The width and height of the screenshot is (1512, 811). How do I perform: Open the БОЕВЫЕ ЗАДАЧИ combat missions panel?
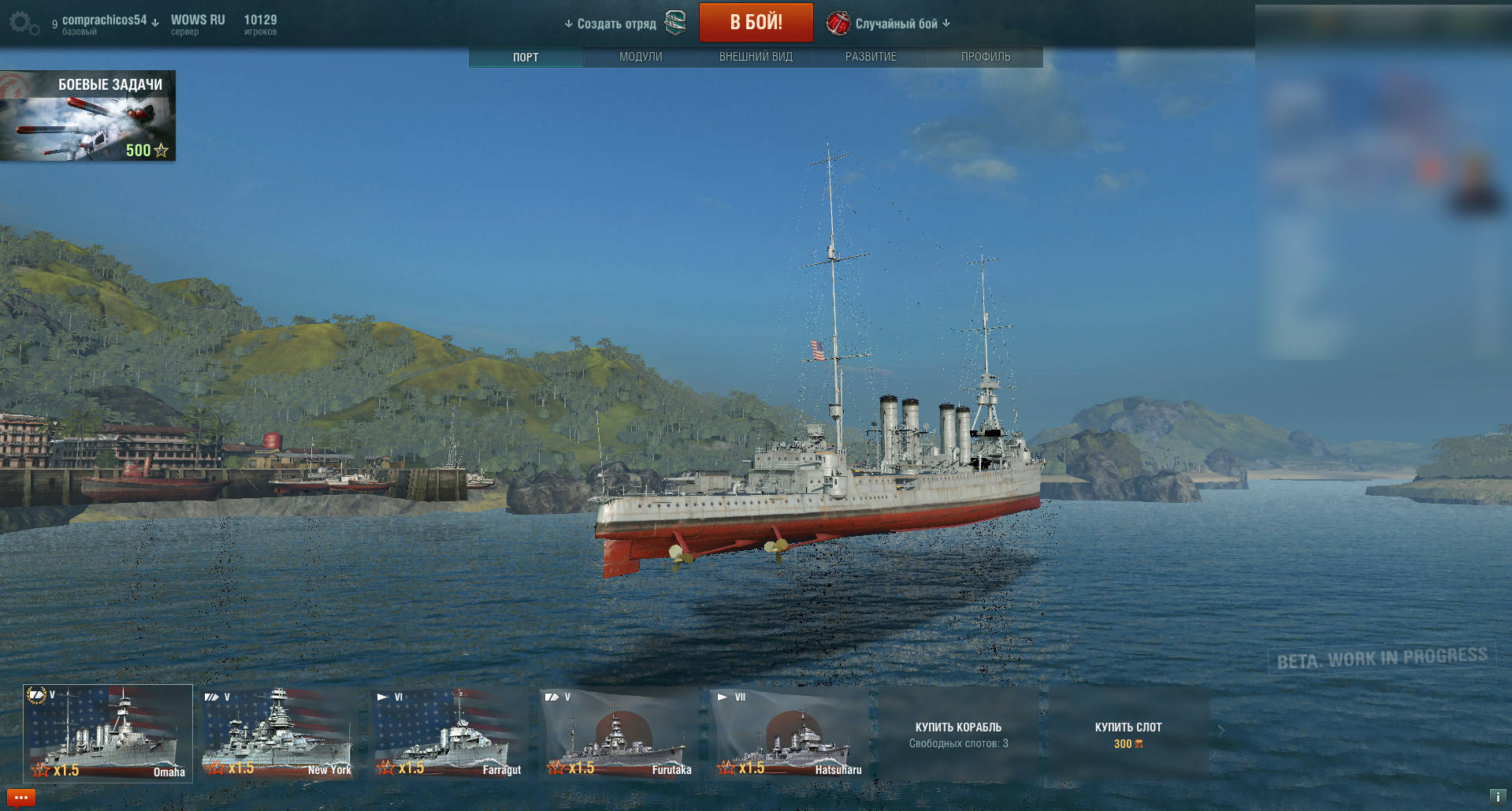87,116
